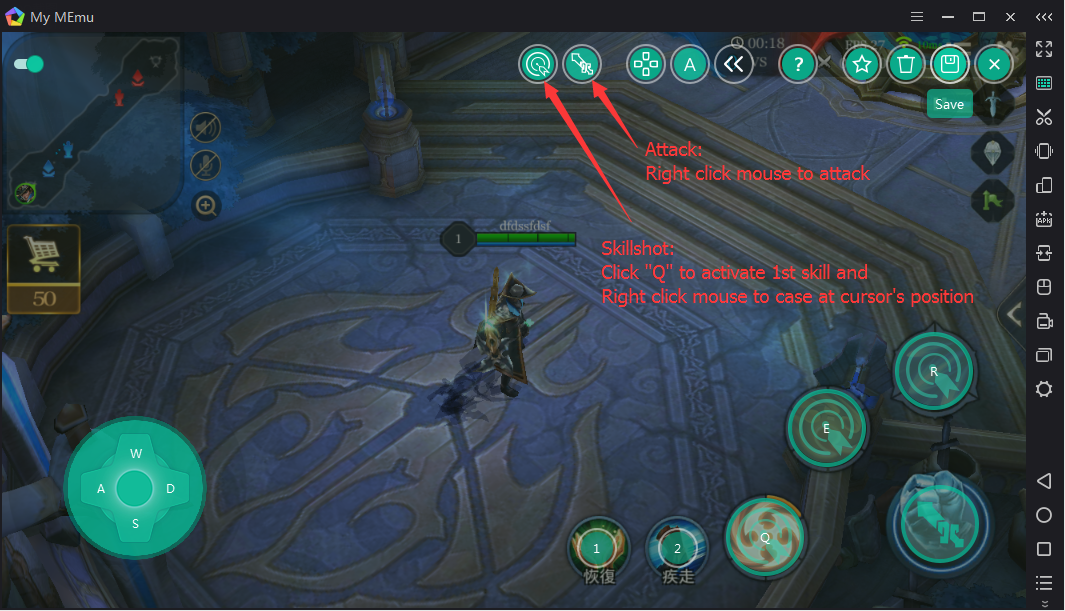Image resolution: width=1065 pixels, height=611 pixels.
Task: Close the keymapping editor with X
Action: point(994,65)
